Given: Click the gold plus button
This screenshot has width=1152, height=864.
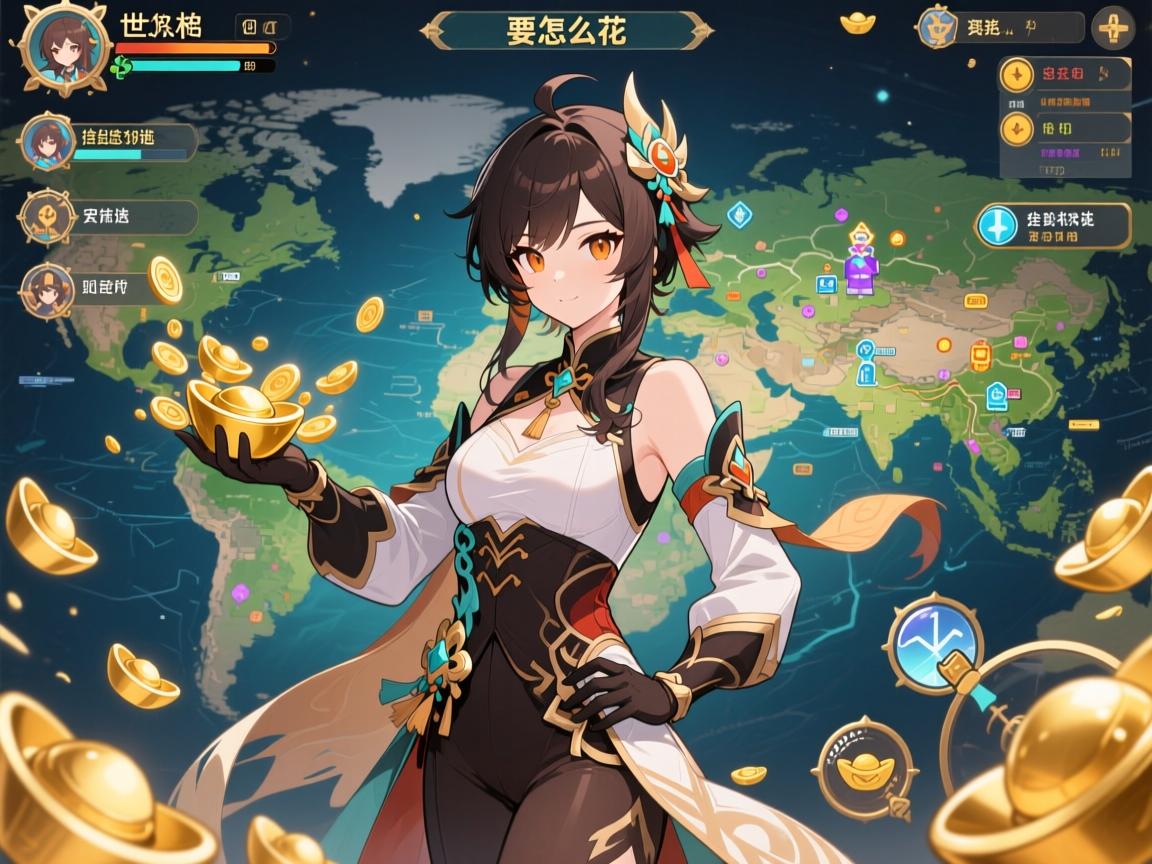Looking at the screenshot, I should [1112, 27].
